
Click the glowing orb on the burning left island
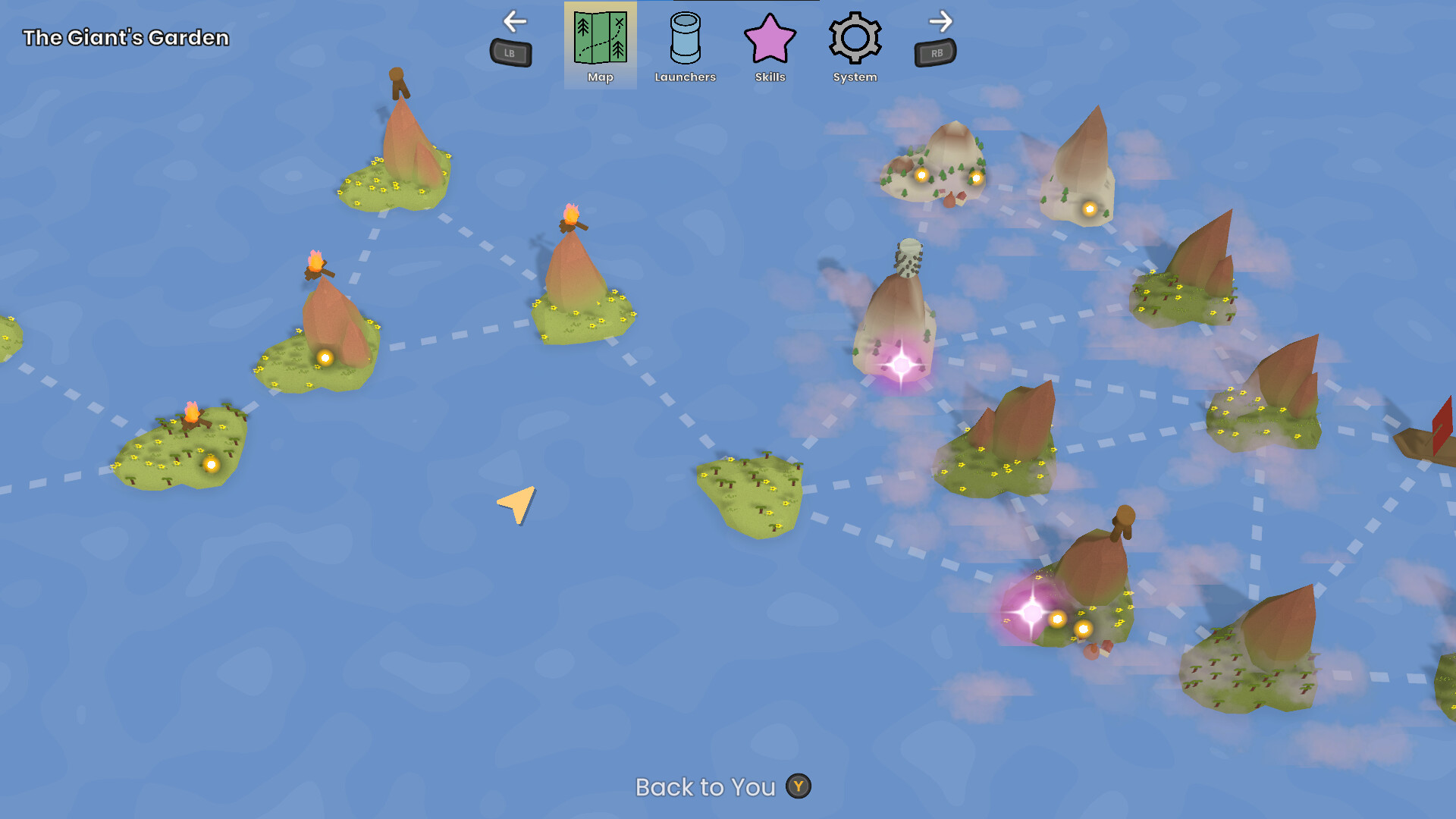(211, 463)
